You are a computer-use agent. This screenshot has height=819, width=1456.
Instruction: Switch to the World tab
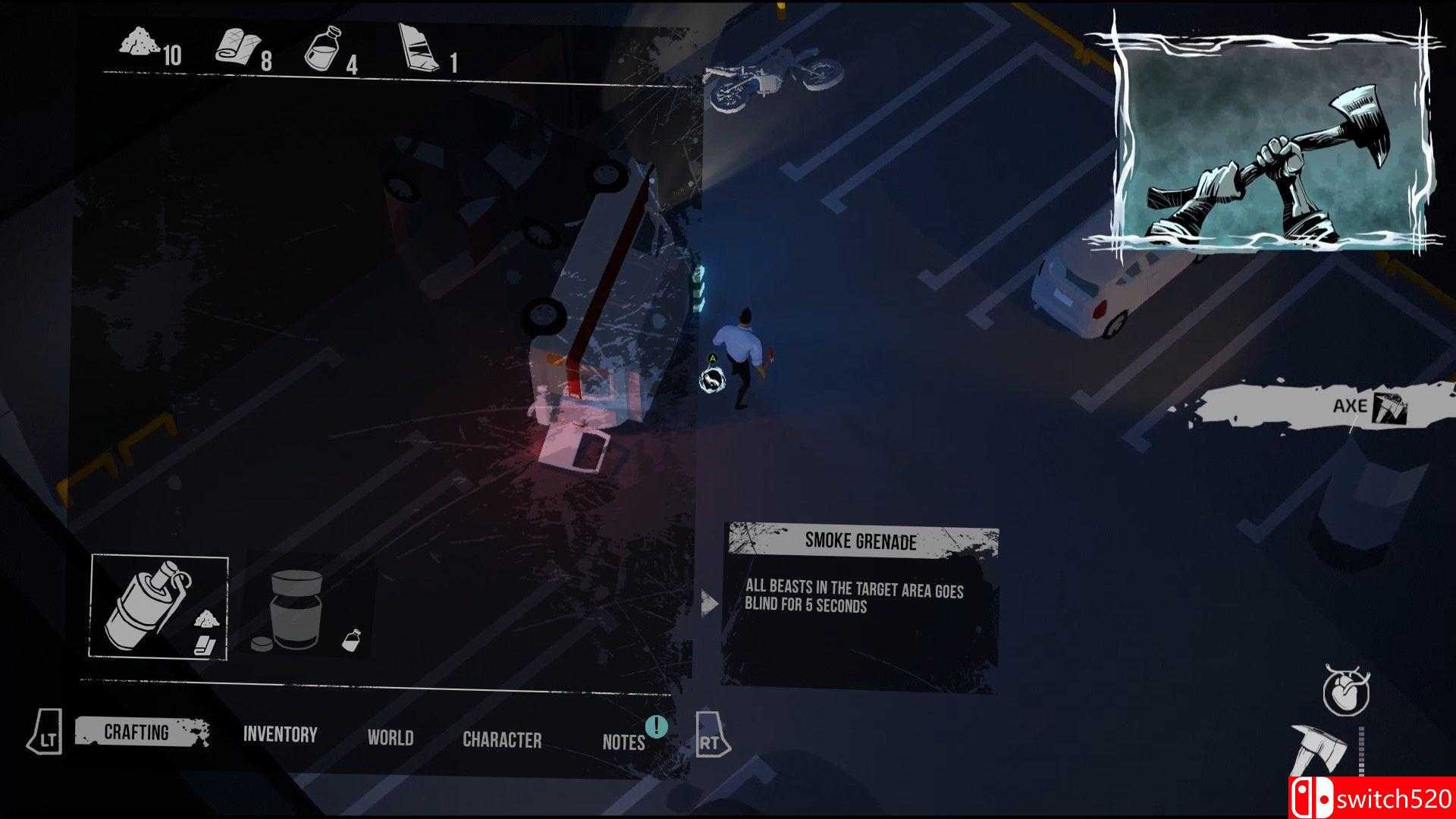(391, 738)
